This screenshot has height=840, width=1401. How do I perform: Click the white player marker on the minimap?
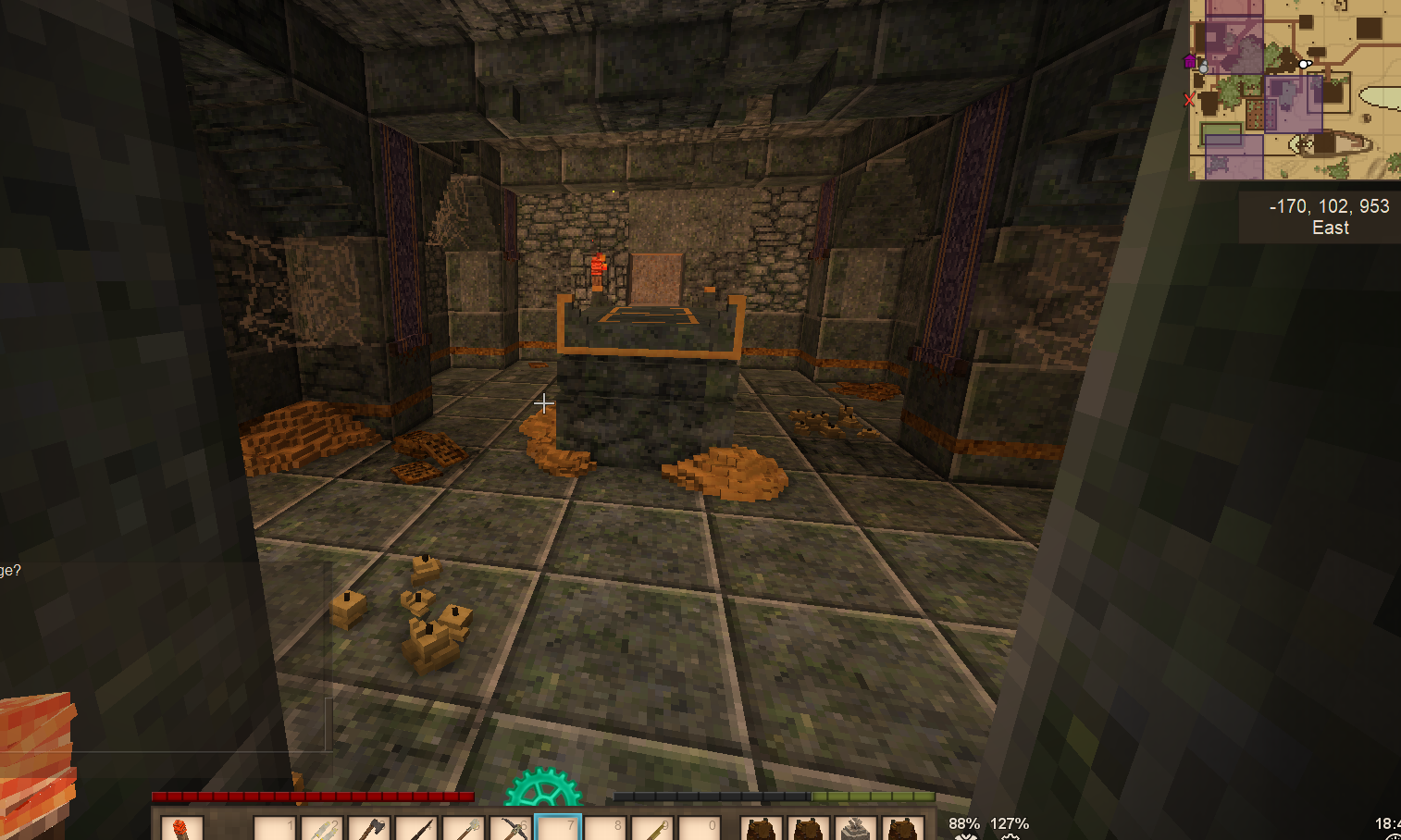(x=1304, y=64)
